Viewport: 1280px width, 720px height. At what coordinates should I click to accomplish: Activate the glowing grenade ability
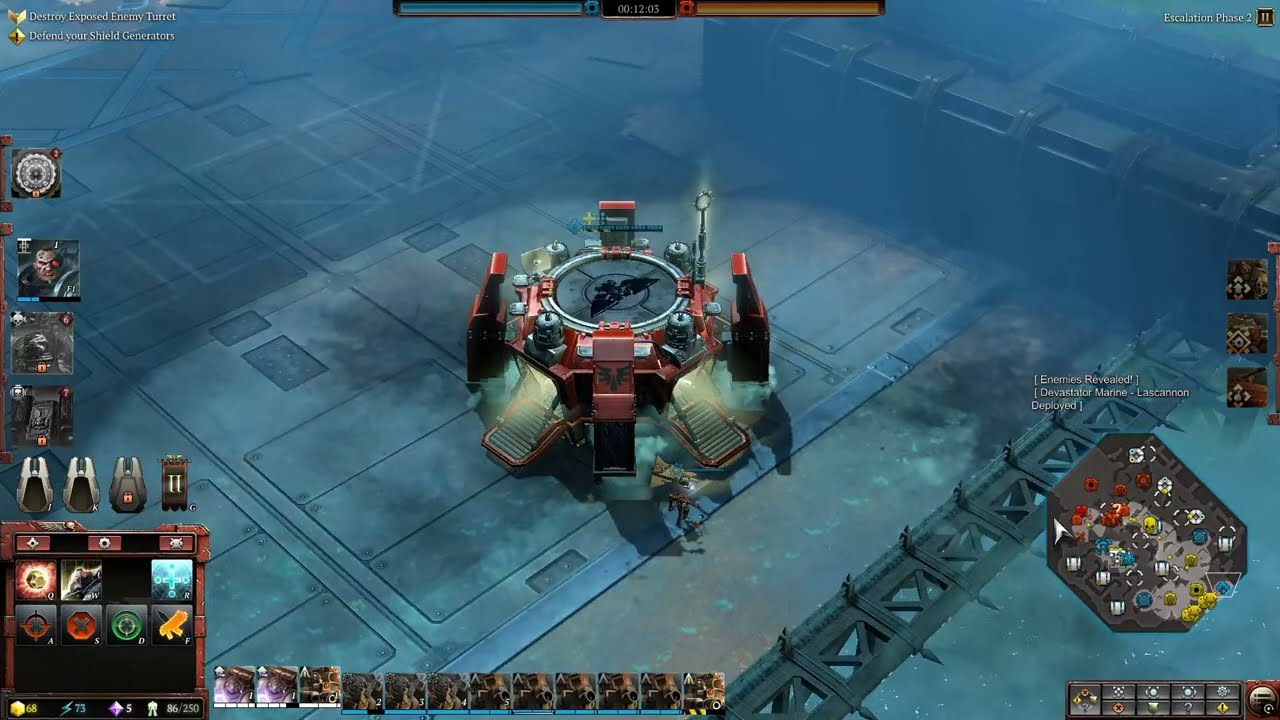click(x=35, y=580)
